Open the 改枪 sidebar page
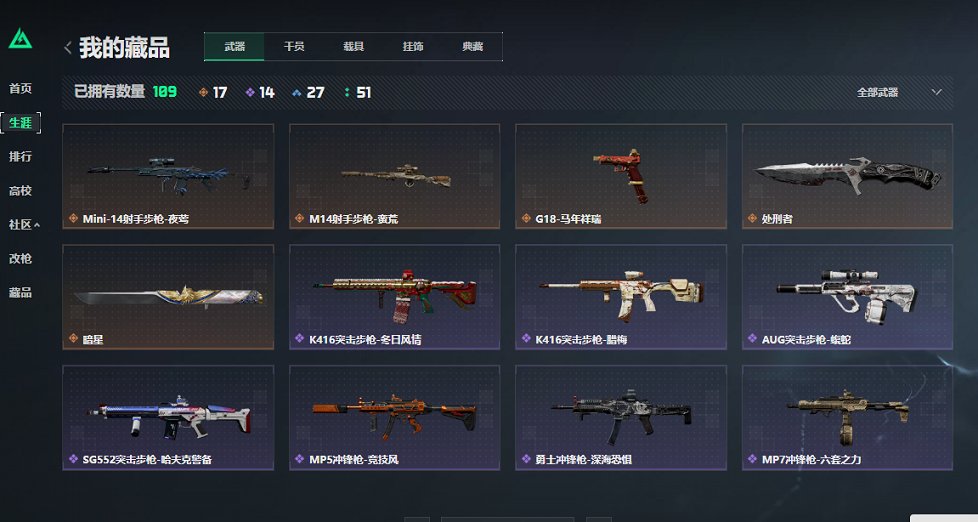978x522 pixels. point(20,259)
